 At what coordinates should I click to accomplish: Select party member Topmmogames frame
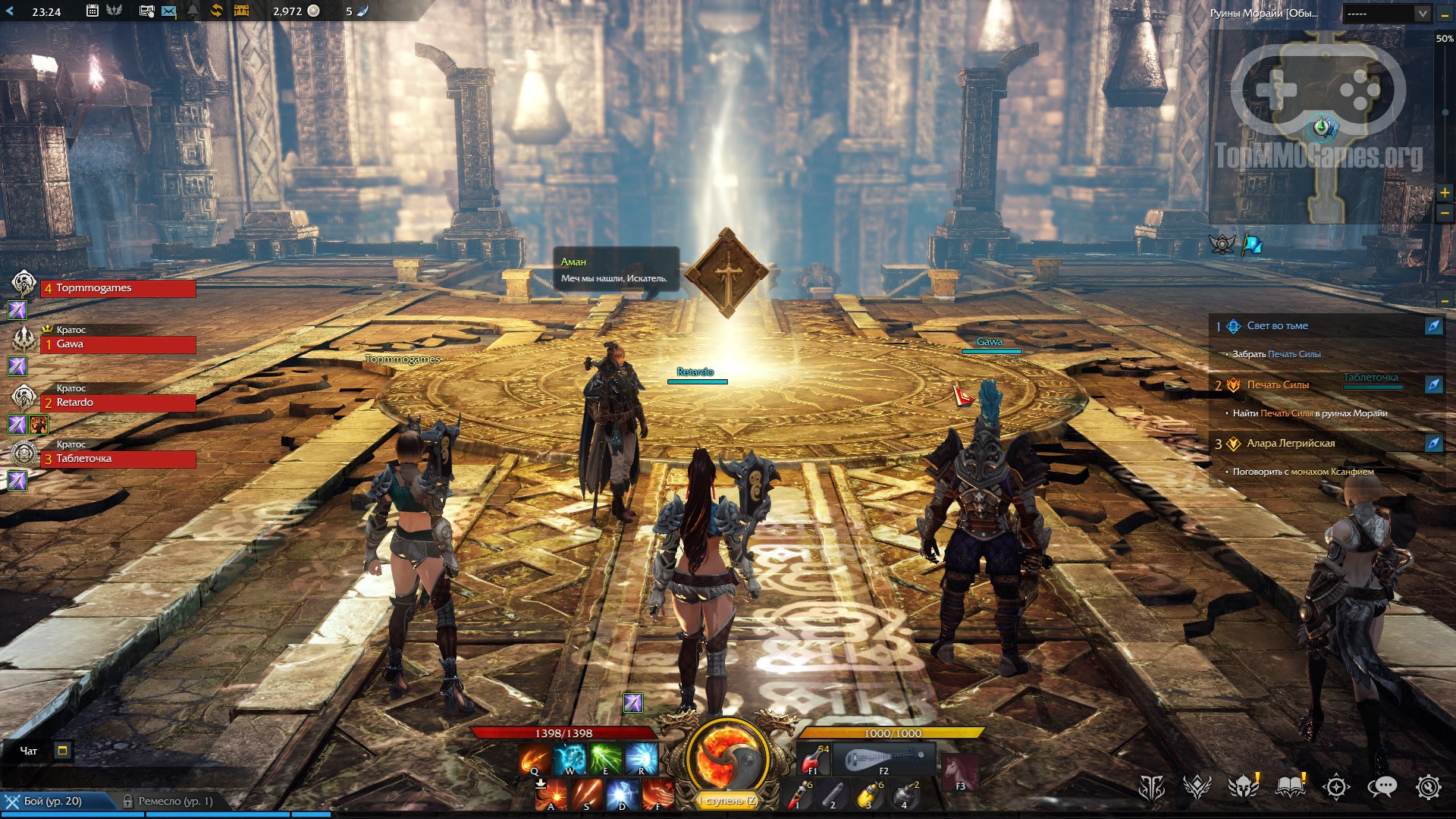coord(118,288)
